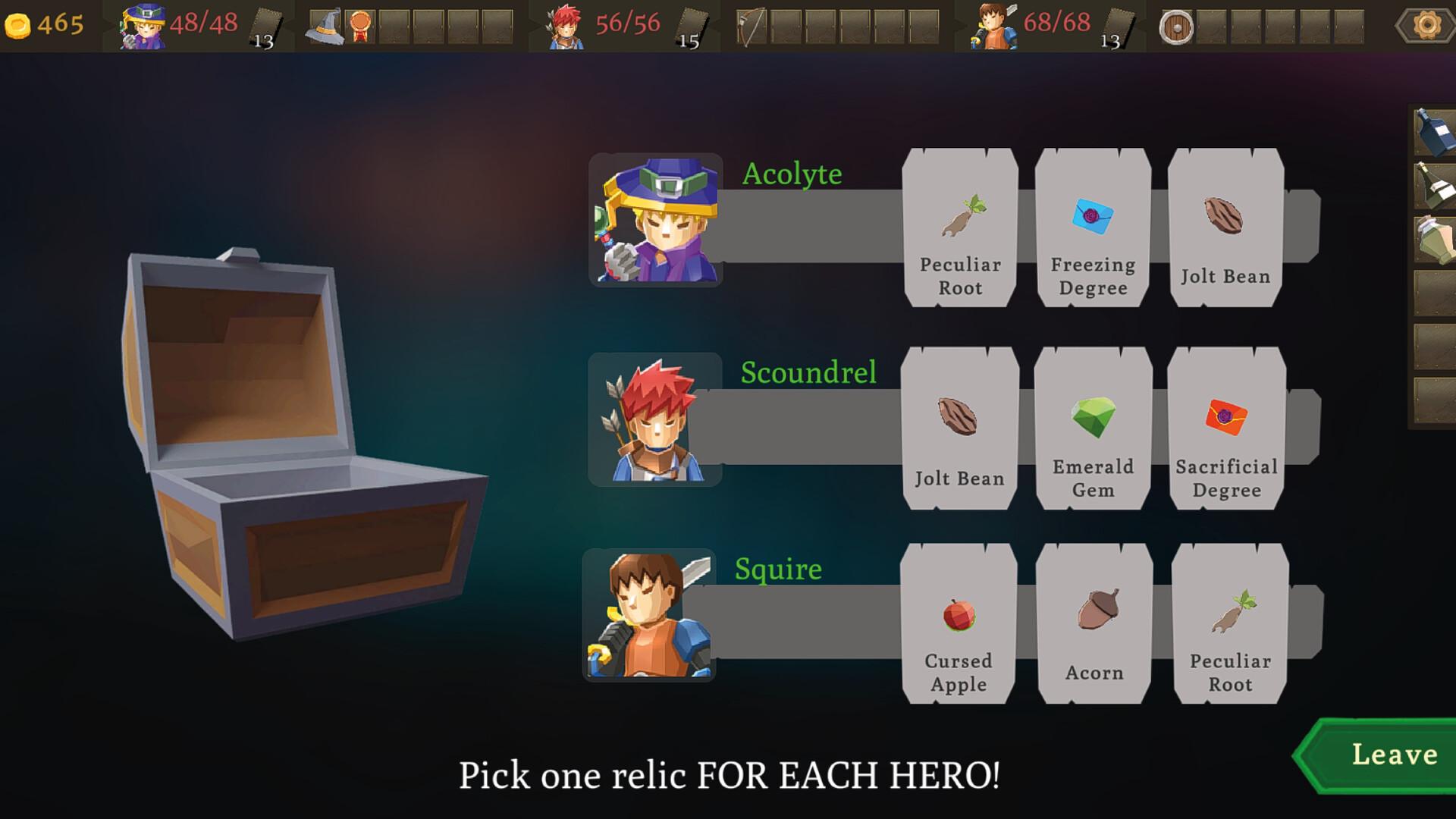Screen dimensions: 1456x819
Task: Choose the Jolt Bean relic for the Acolyte
Action: point(1224,227)
